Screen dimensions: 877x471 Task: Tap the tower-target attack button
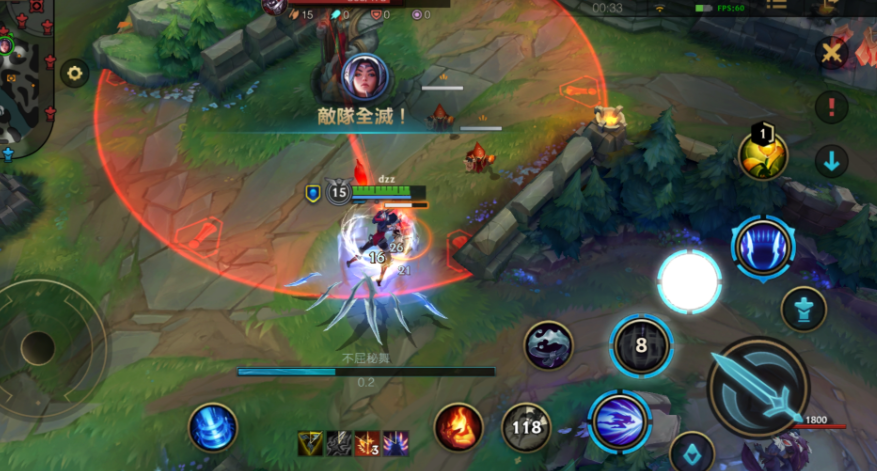tap(803, 309)
